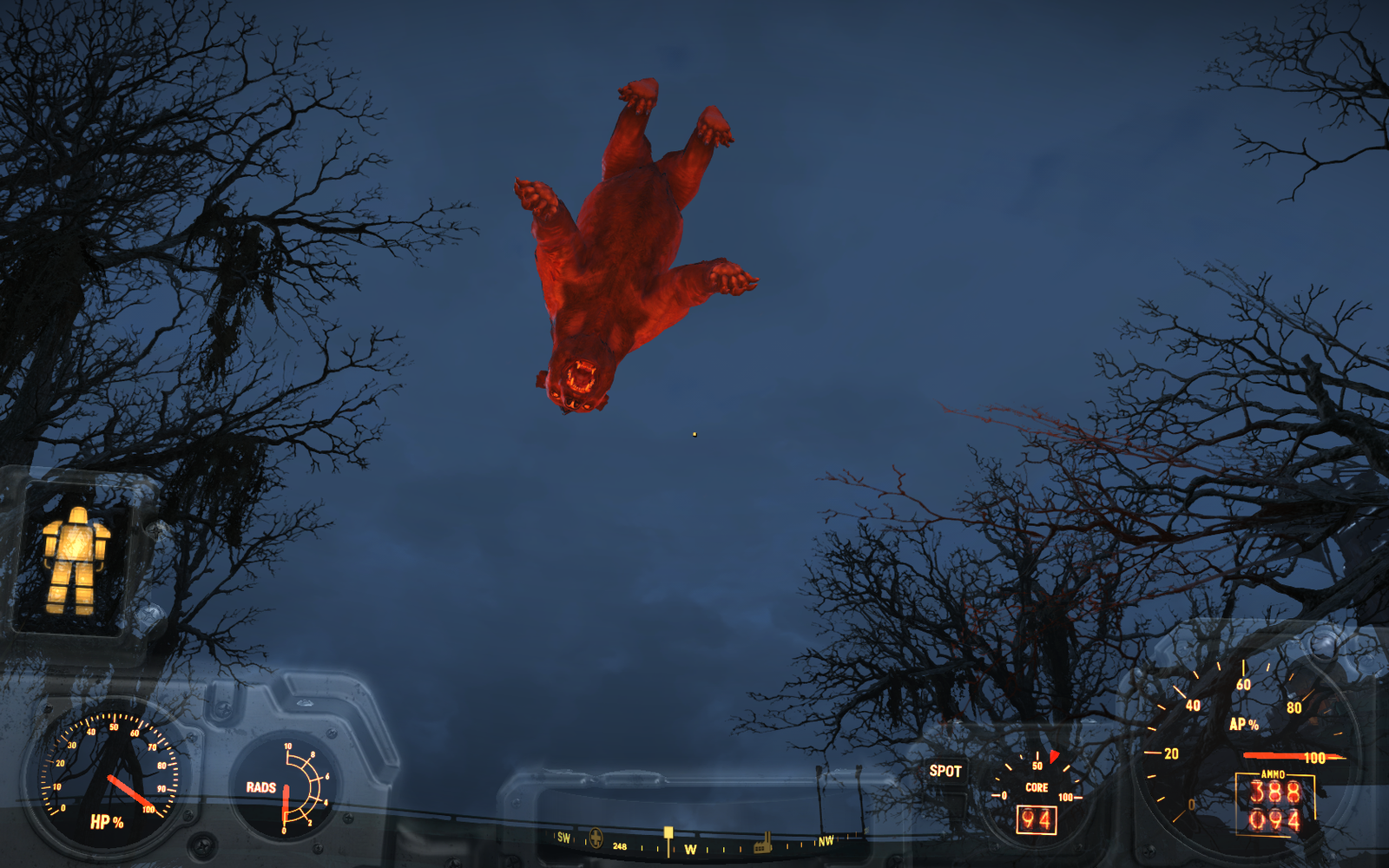Screen dimensions: 1389x868
Task: Click the SPOT indicator light
Action: tap(945, 771)
